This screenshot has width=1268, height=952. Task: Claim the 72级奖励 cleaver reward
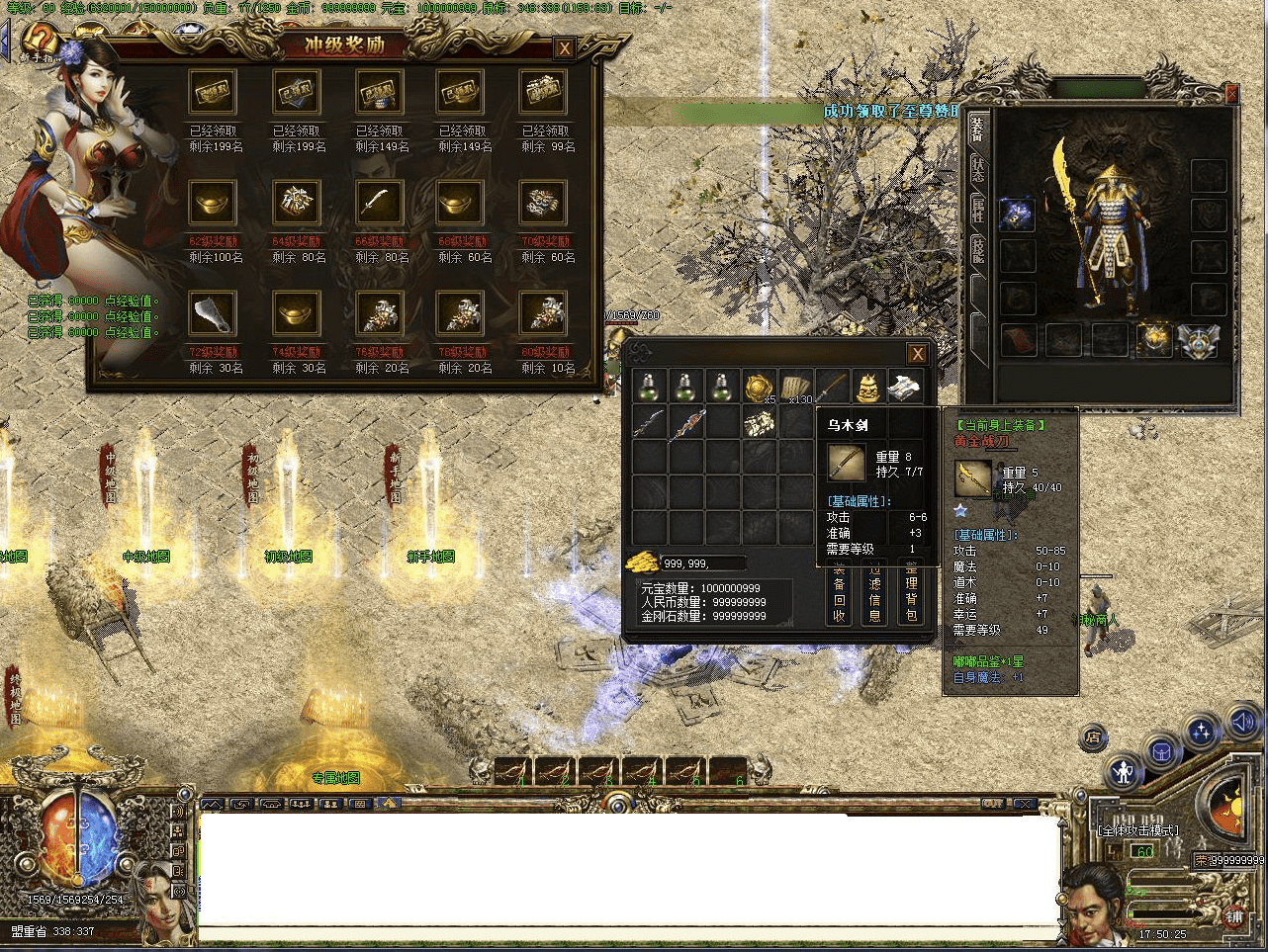(x=213, y=314)
